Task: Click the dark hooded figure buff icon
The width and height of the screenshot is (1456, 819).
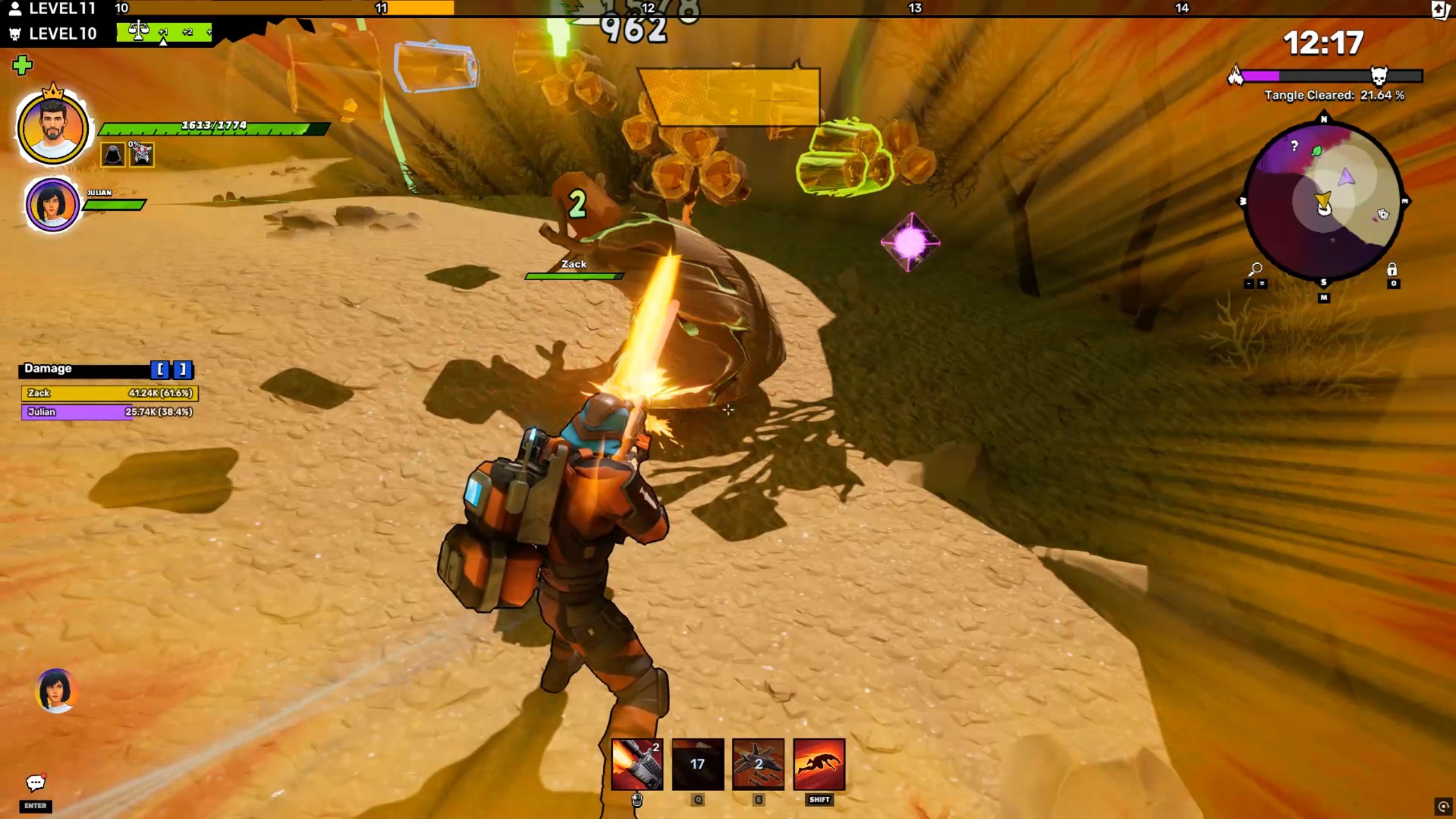Action: click(113, 155)
